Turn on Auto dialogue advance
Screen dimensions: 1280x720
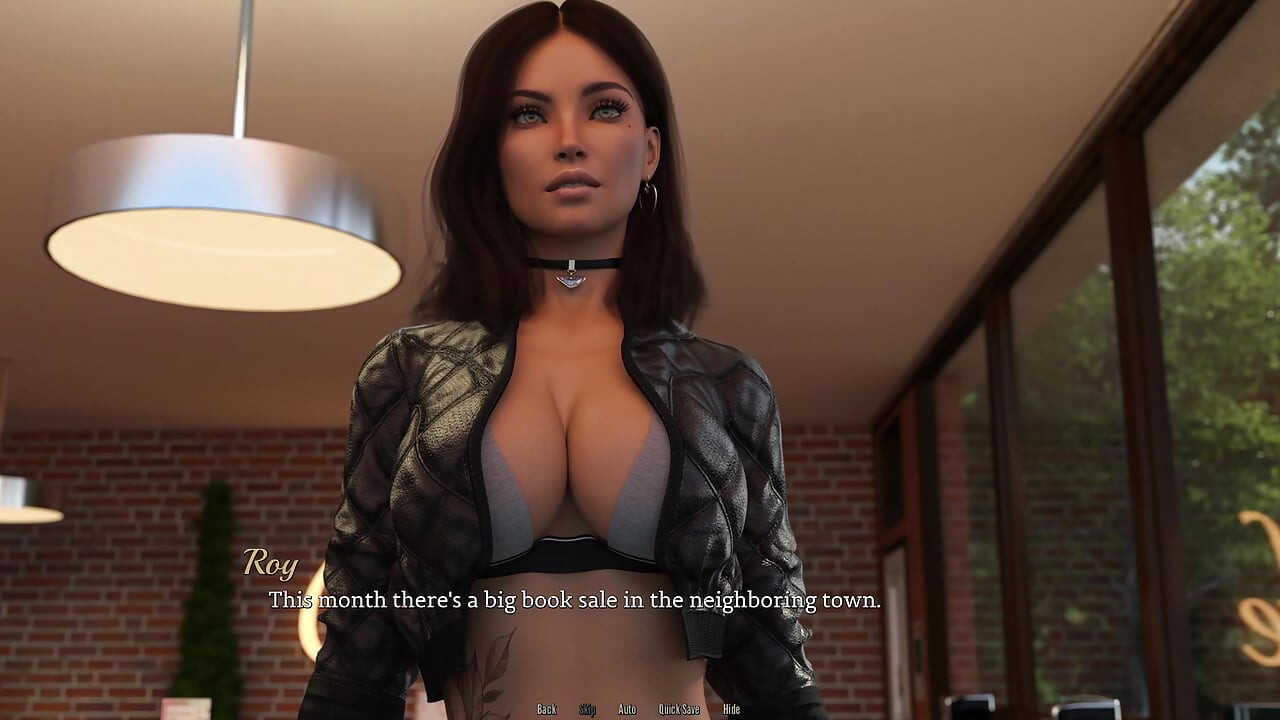pyautogui.click(x=627, y=709)
